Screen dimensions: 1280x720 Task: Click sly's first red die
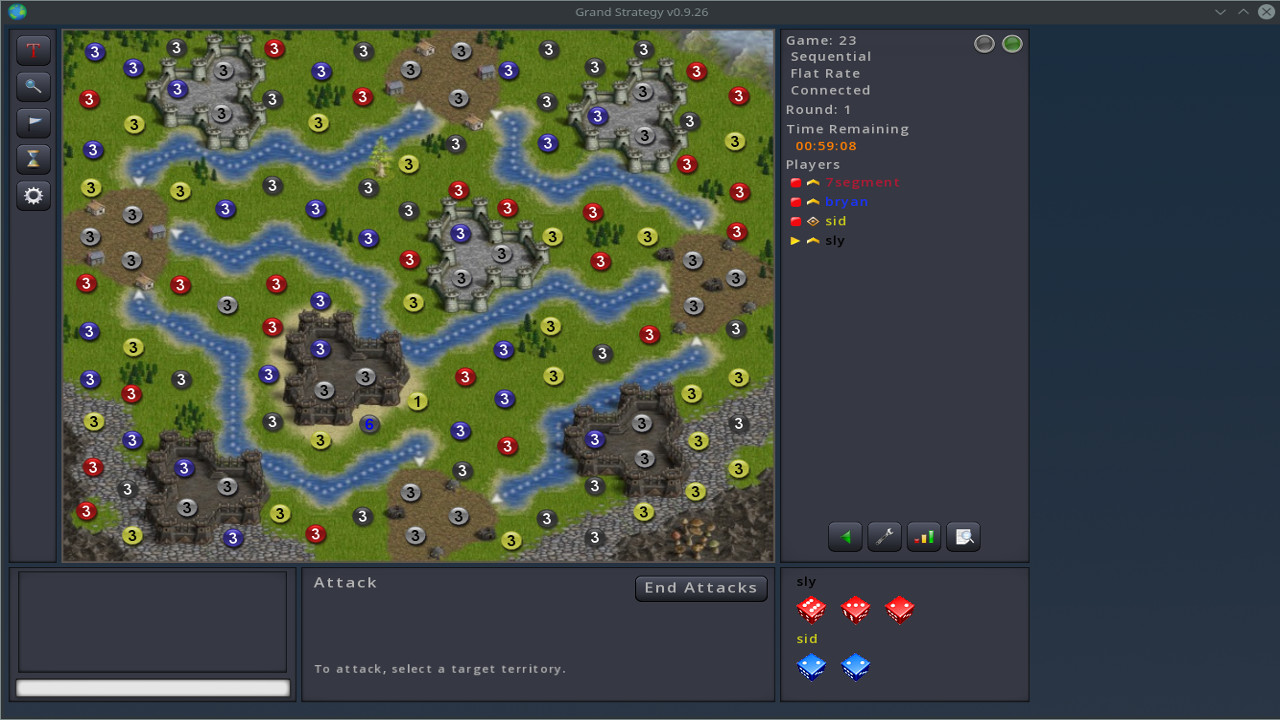811,610
